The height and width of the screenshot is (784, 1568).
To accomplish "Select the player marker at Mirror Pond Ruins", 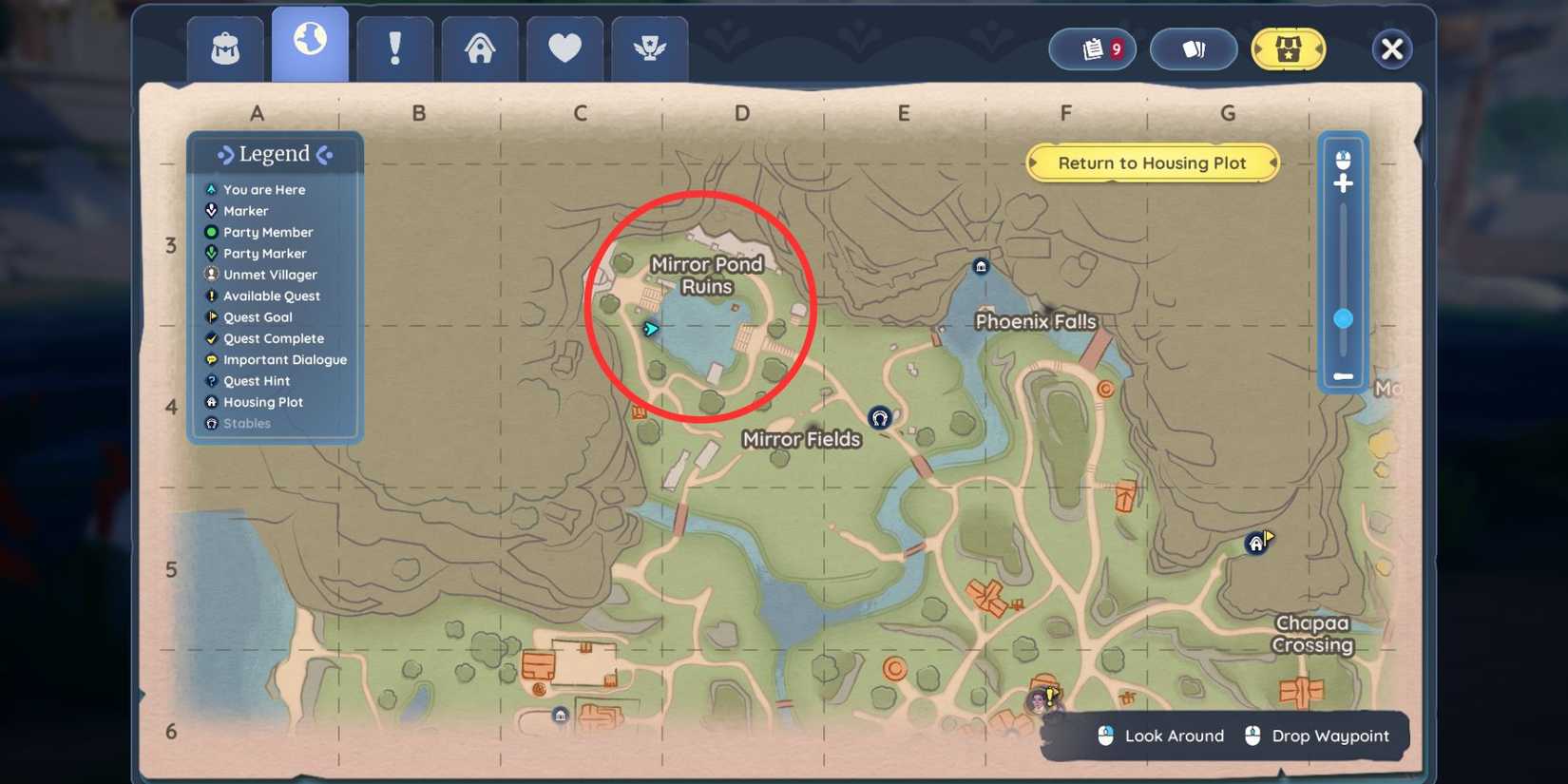I will pos(651,326).
